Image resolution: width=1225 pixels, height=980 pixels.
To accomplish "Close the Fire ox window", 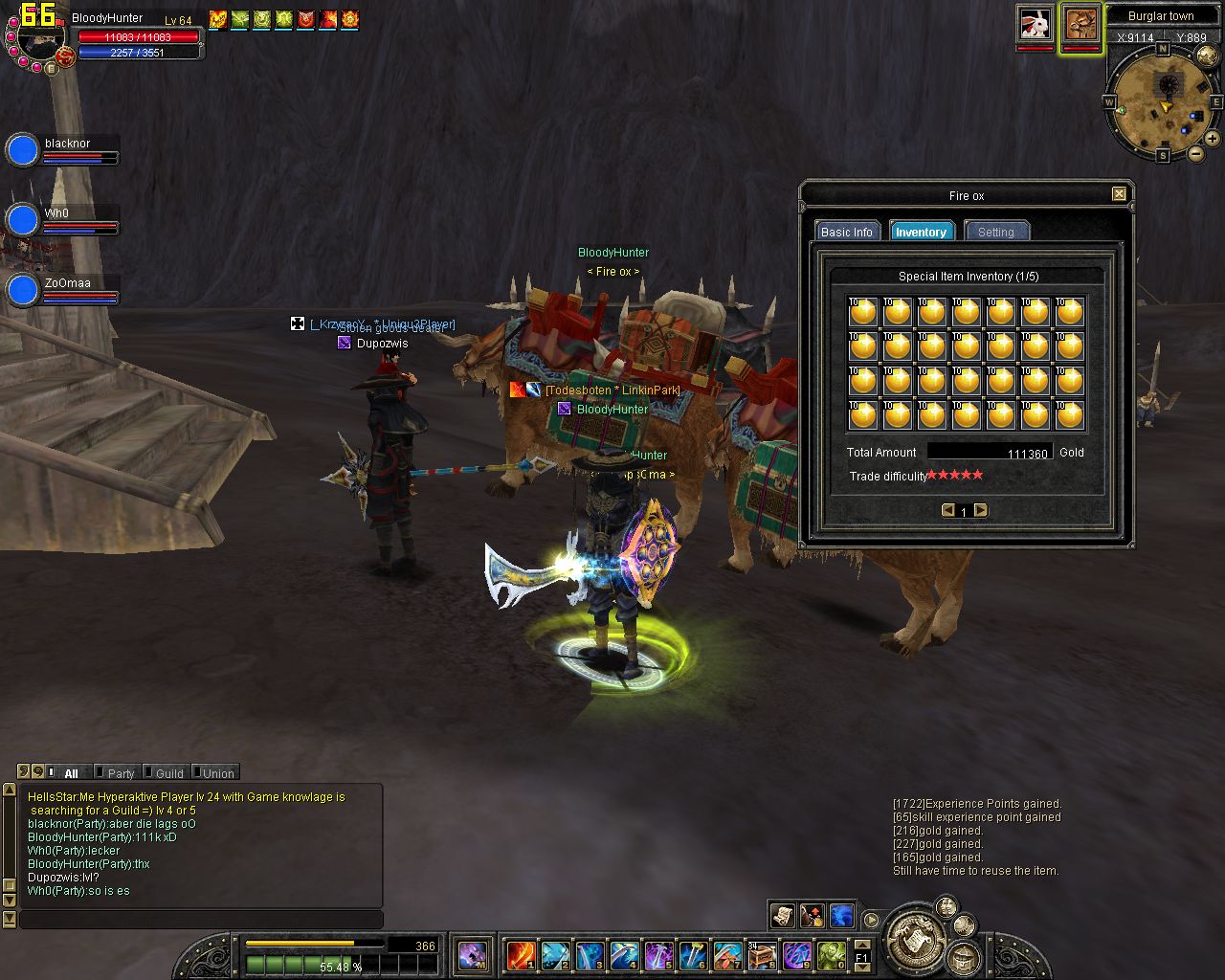I will [1119, 194].
